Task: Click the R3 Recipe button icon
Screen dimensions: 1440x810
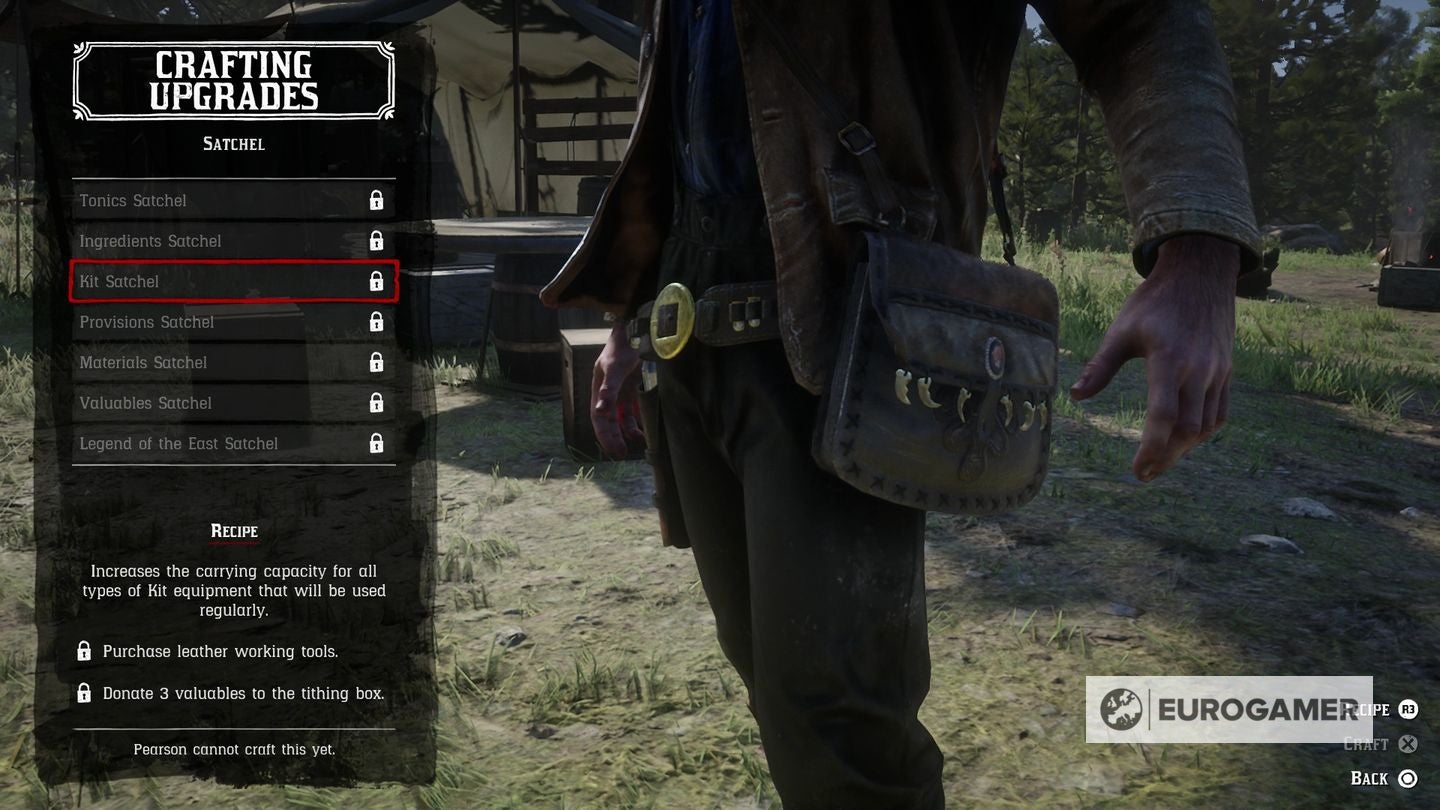Action: 1407,710
